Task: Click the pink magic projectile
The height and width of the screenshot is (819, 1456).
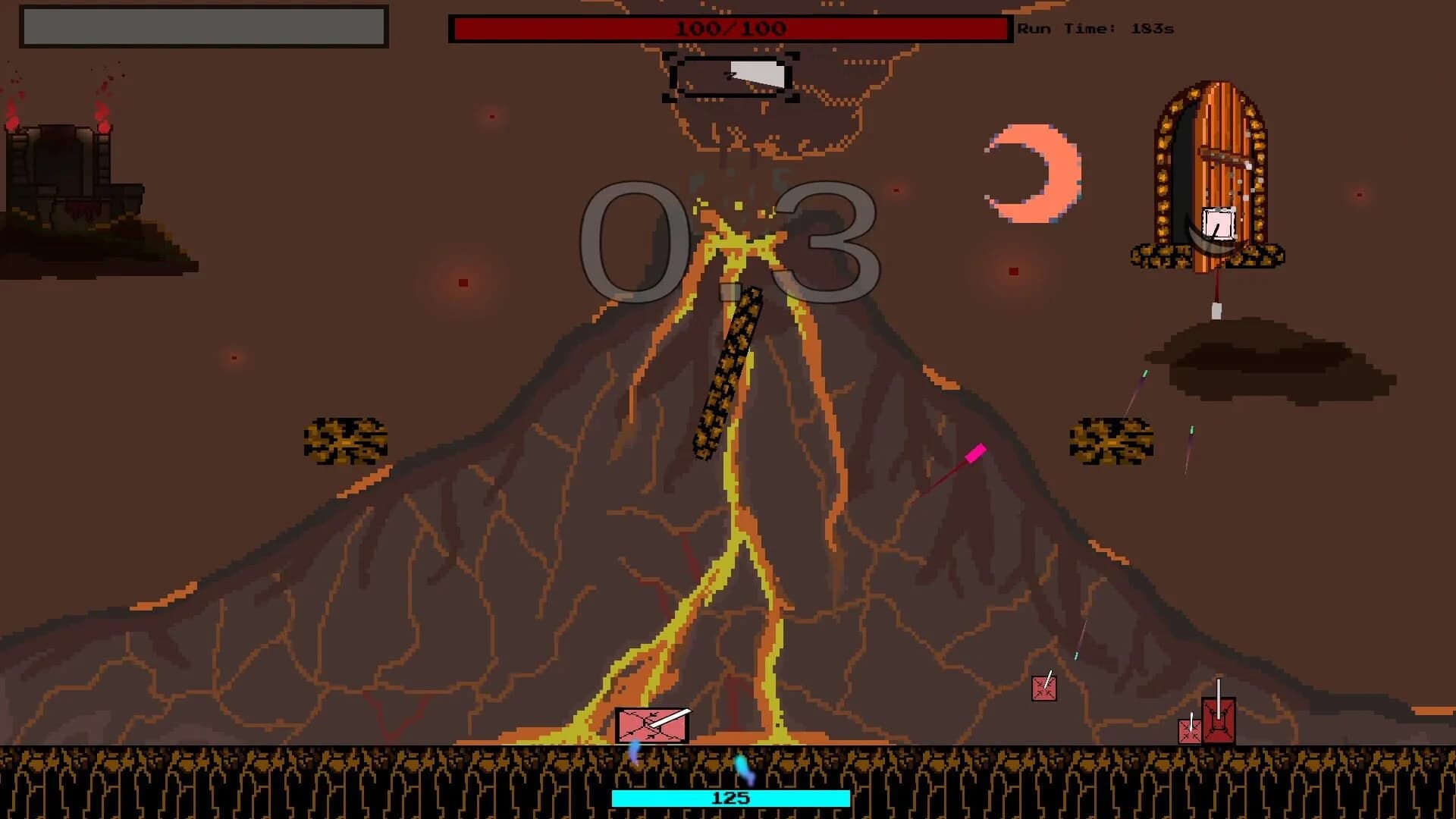Action: click(x=977, y=452)
